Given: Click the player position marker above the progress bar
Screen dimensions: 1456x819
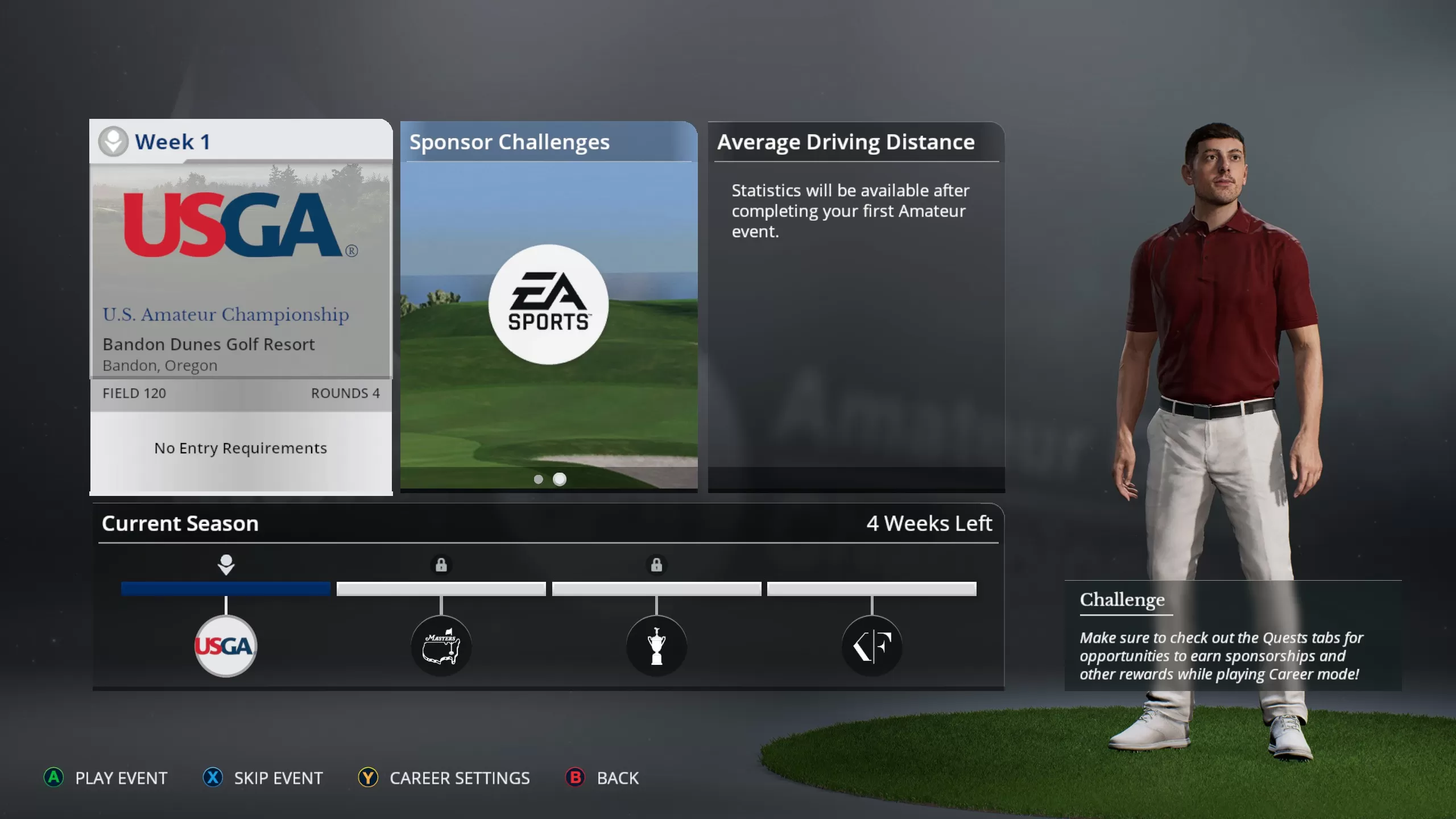Looking at the screenshot, I should 225,563.
